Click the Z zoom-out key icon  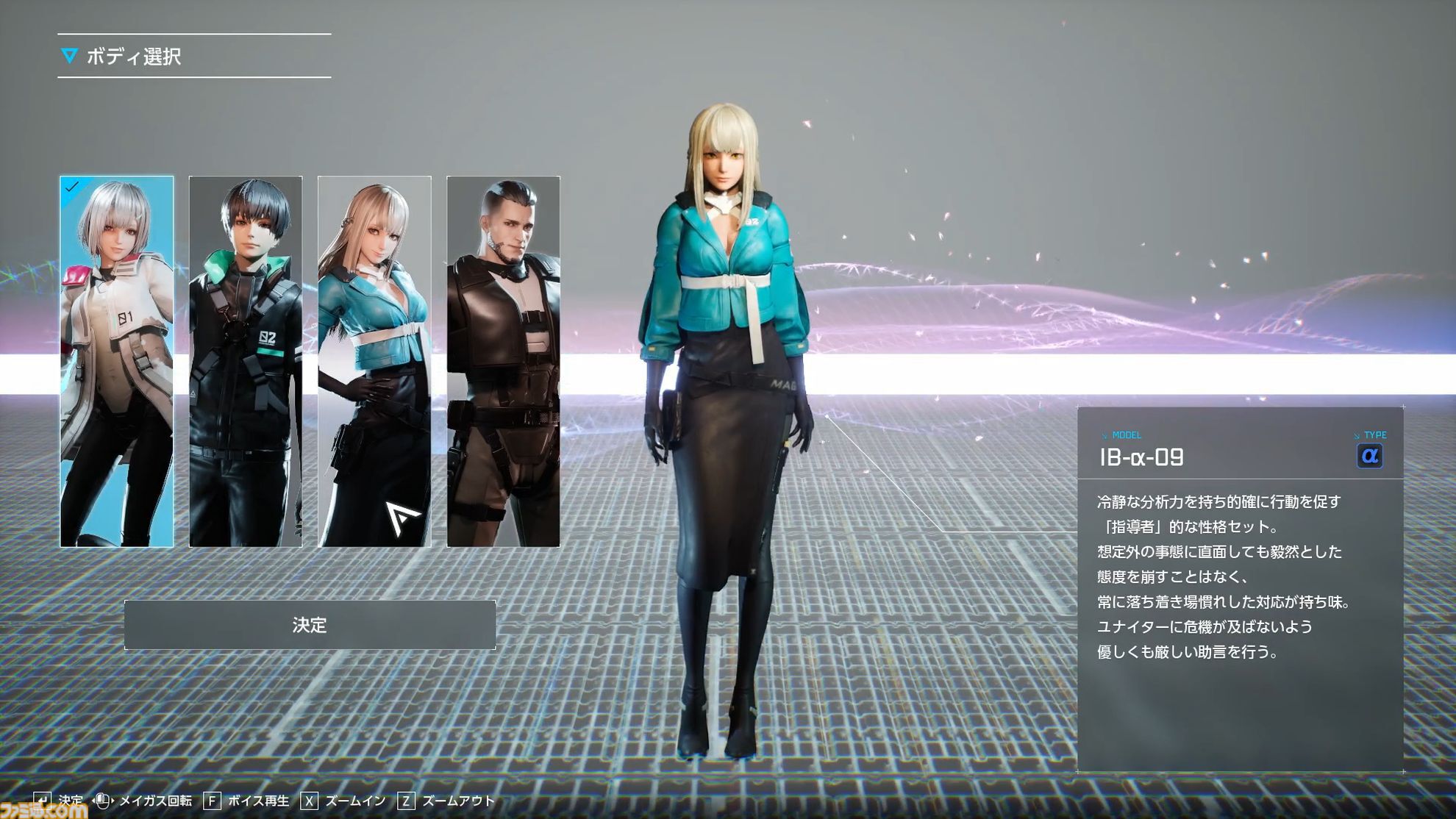[x=407, y=800]
